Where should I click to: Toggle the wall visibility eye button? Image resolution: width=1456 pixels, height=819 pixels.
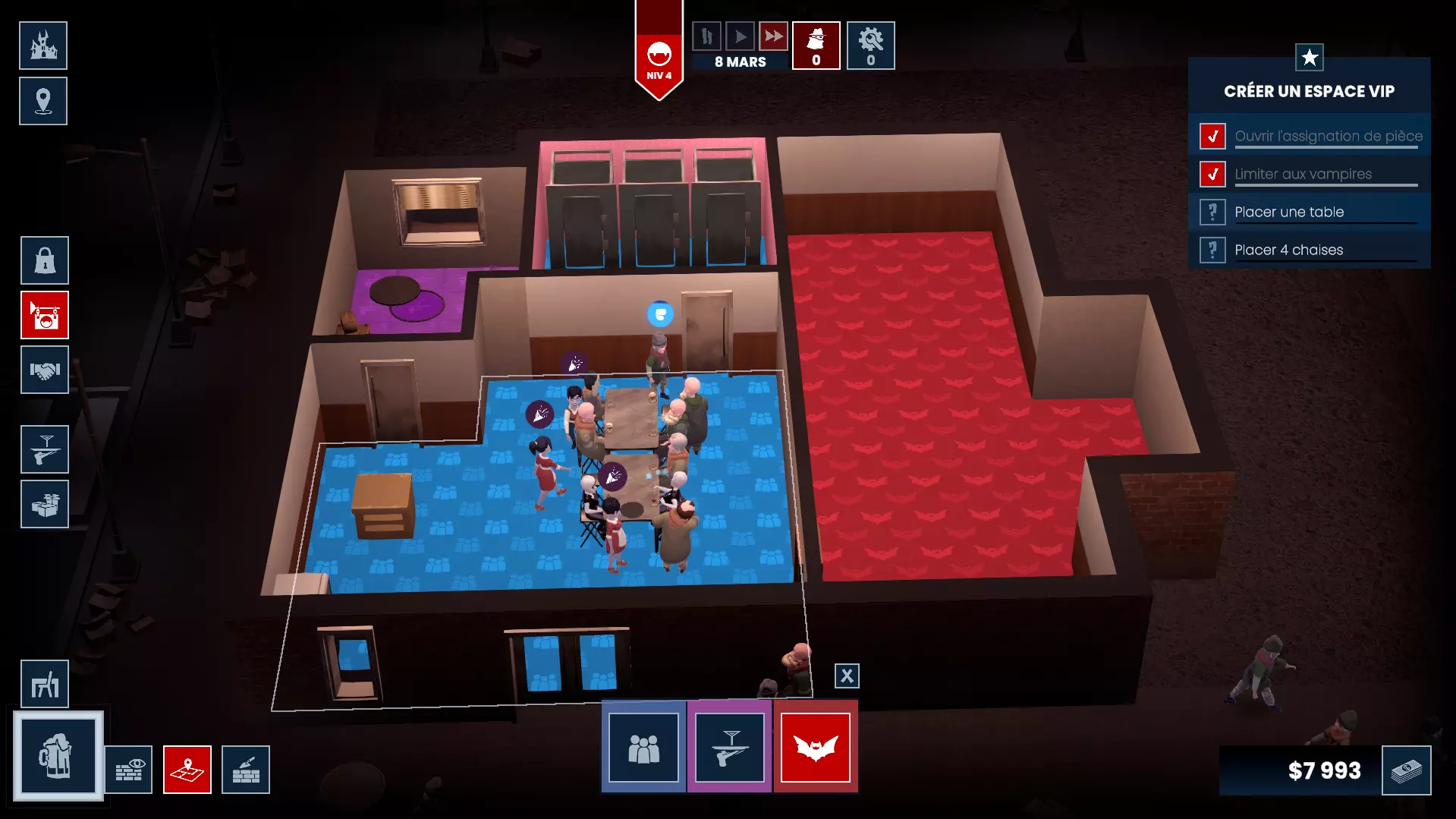click(128, 770)
